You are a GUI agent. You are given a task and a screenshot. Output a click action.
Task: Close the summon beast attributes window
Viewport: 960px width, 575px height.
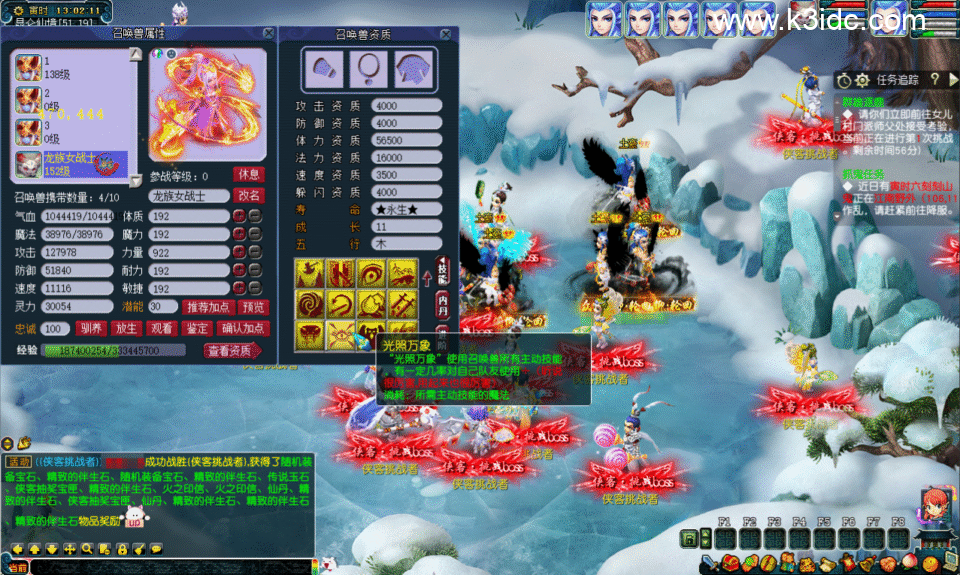[x=268, y=33]
